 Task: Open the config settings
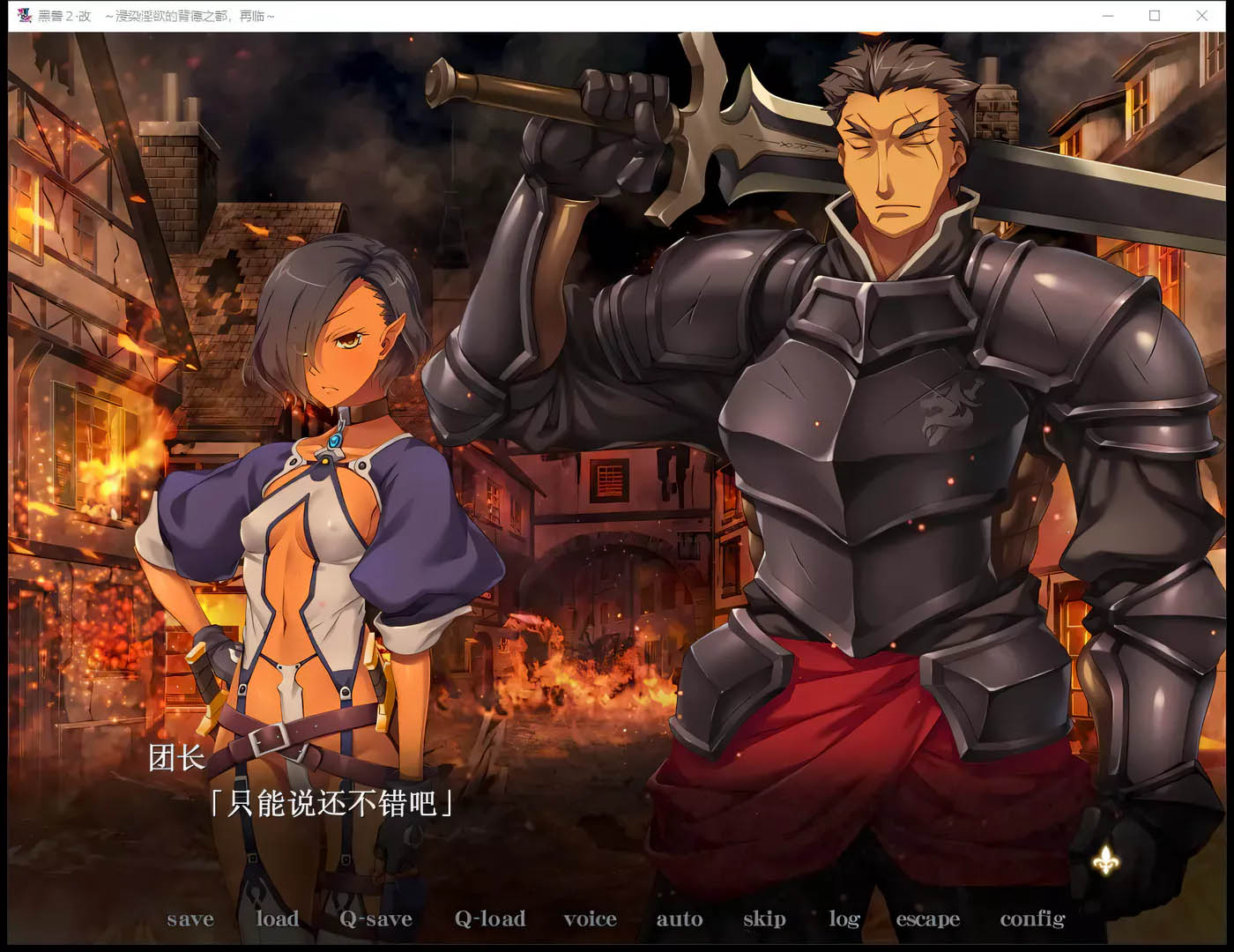click(x=1032, y=919)
